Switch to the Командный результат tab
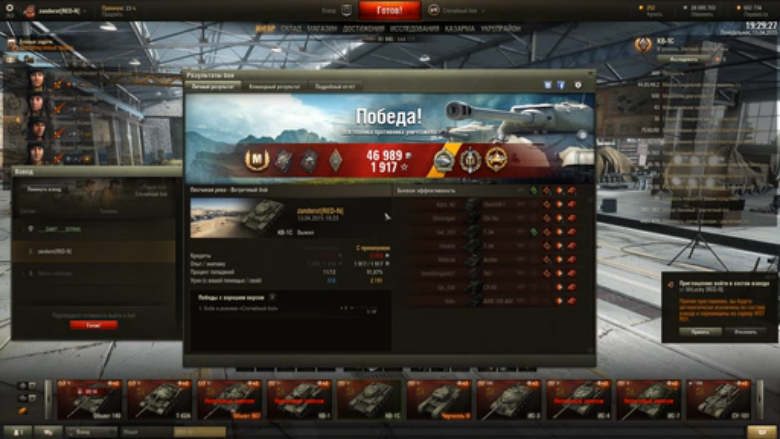Image resolution: width=780 pixels, height=439 pixels. click(274, 87)
